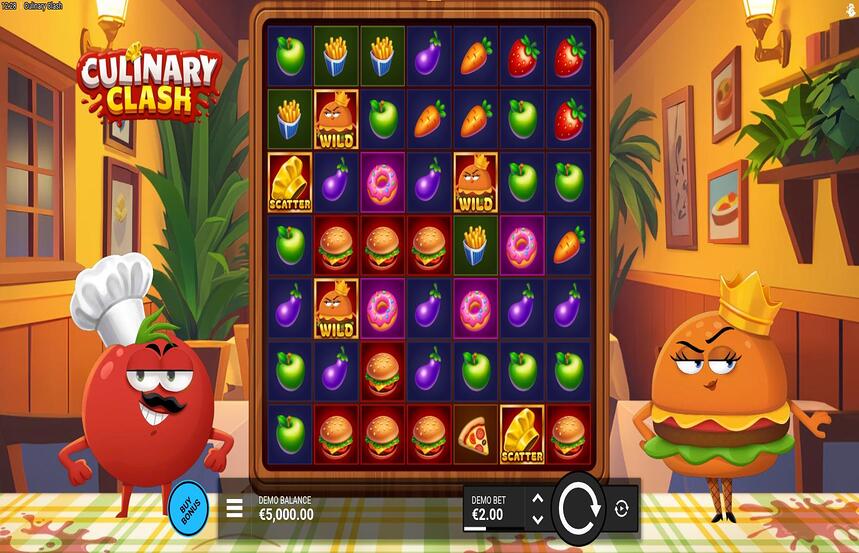
Task: Spin the reels with the circular arrow
Action: [x=579, y=508]
